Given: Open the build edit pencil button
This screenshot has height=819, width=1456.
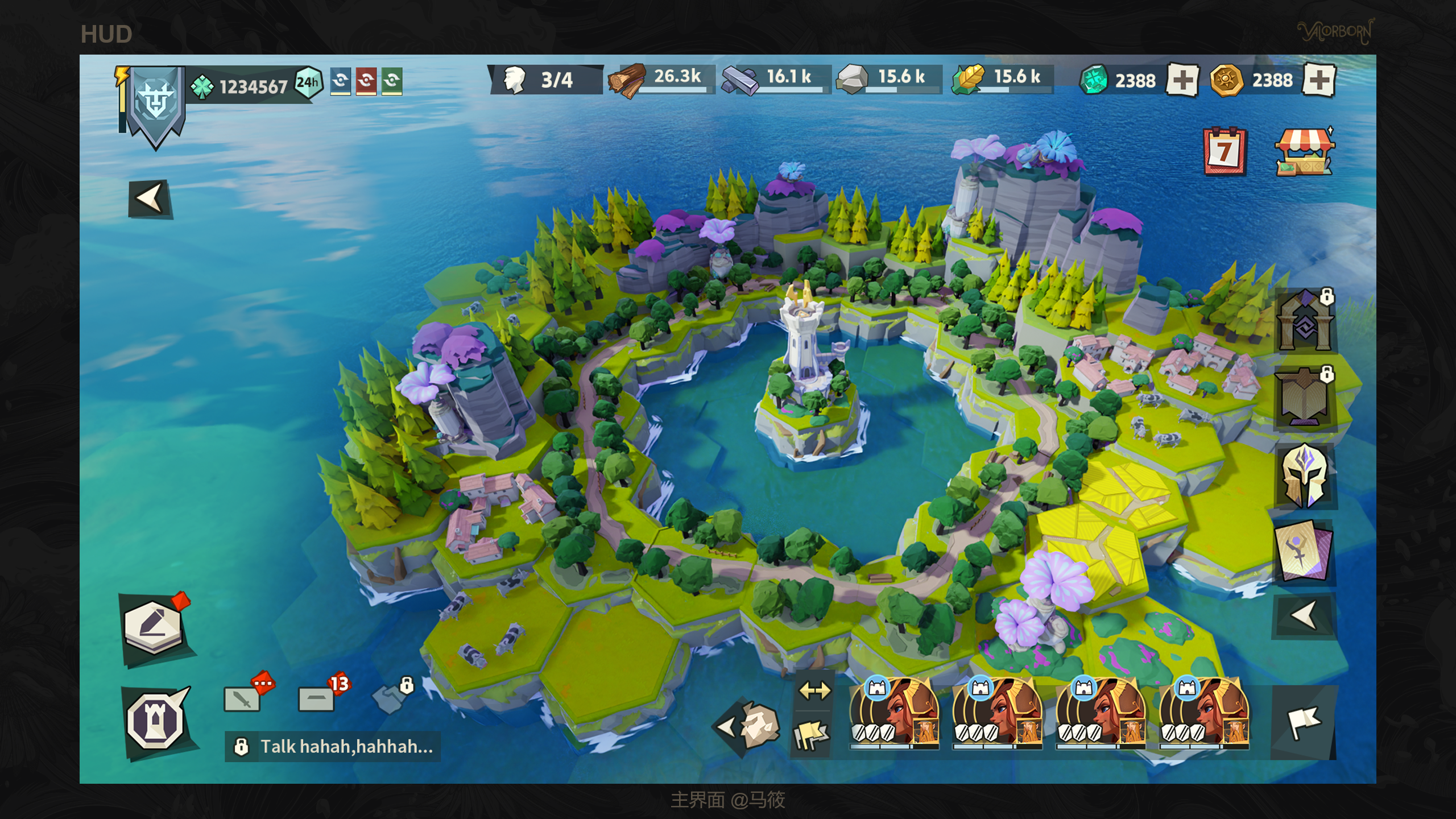Looking at the screenshot, I should pyautogui.click(x=154, y=627).
